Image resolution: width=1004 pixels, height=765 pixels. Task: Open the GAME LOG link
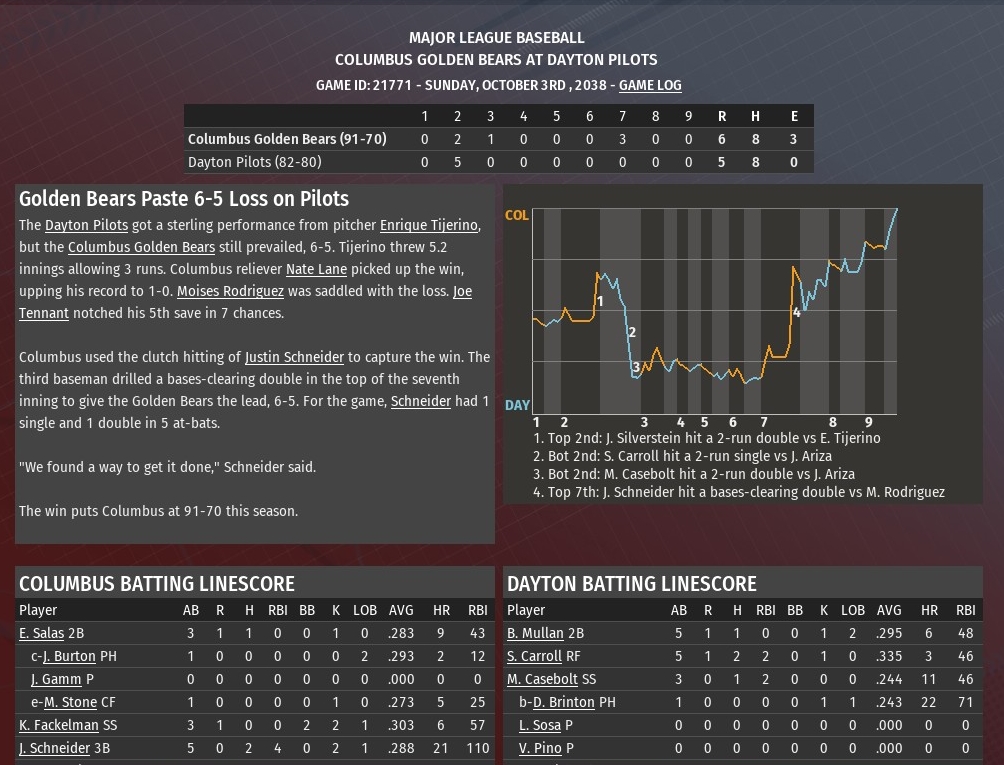(x=650, y=86)
